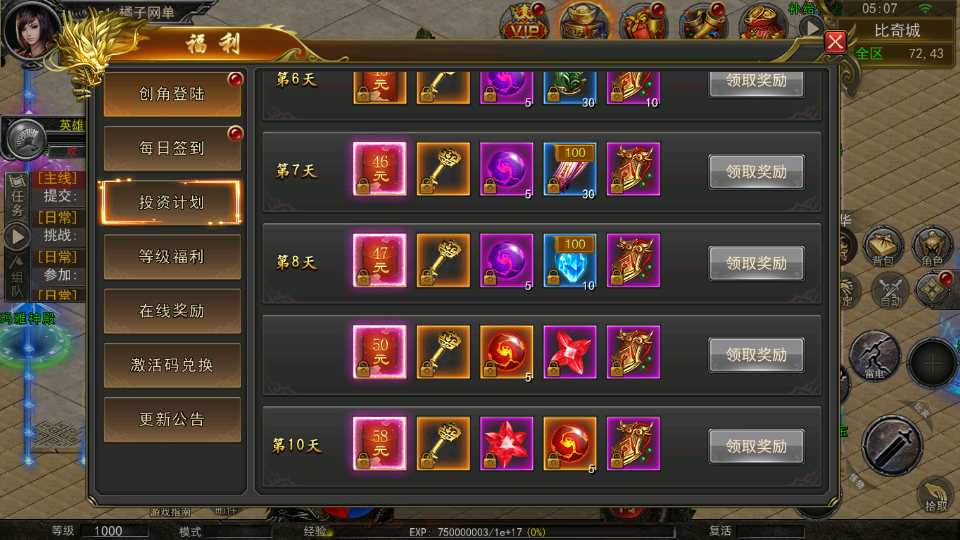Show the 更新公告 update announcements
This screenshot has width=960, height=540.
click(172, 419)
